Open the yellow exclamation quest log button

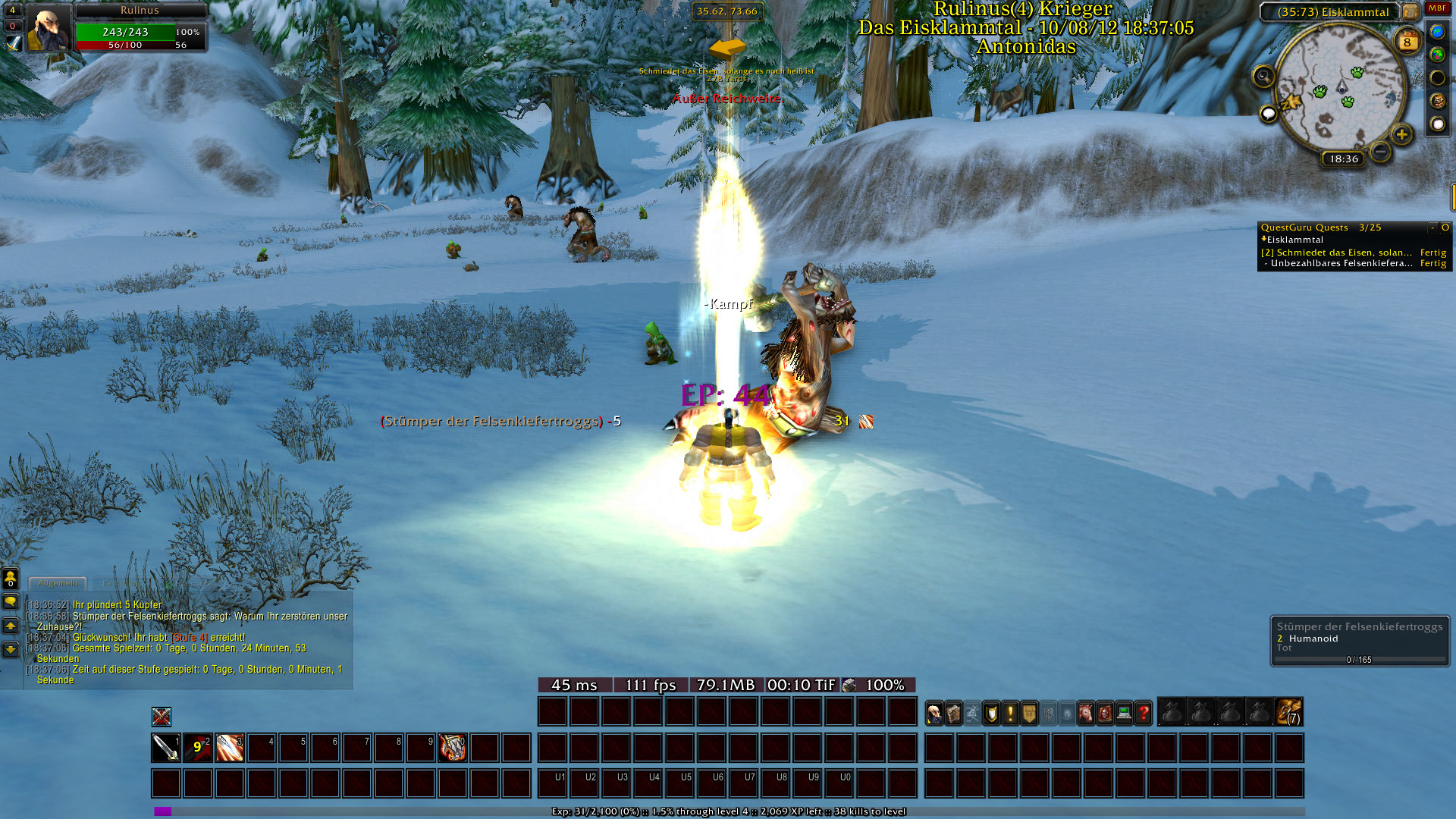(x=1010, y=714)
